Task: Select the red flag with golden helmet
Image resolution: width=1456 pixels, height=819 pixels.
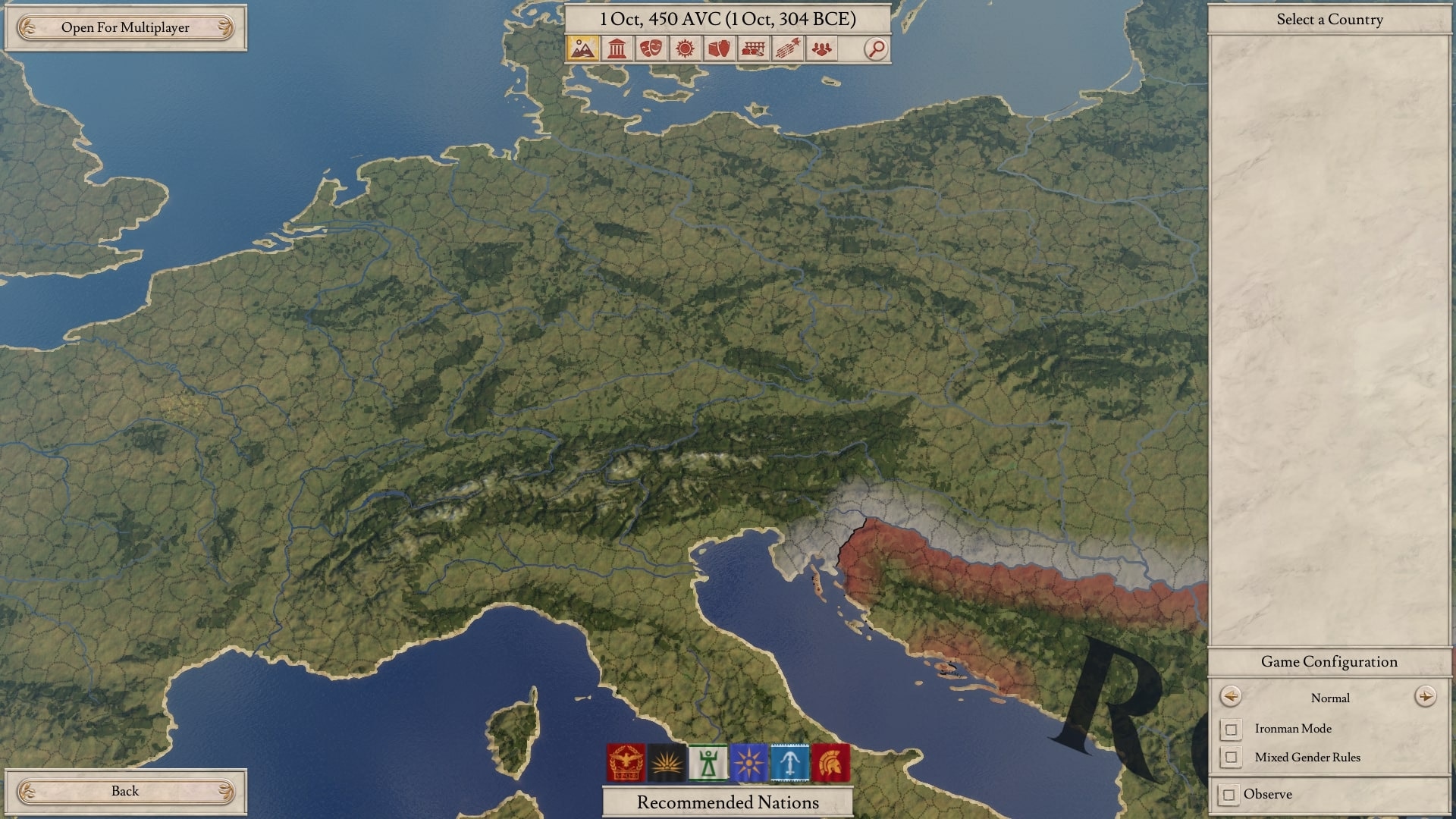Action: (830, 763)
